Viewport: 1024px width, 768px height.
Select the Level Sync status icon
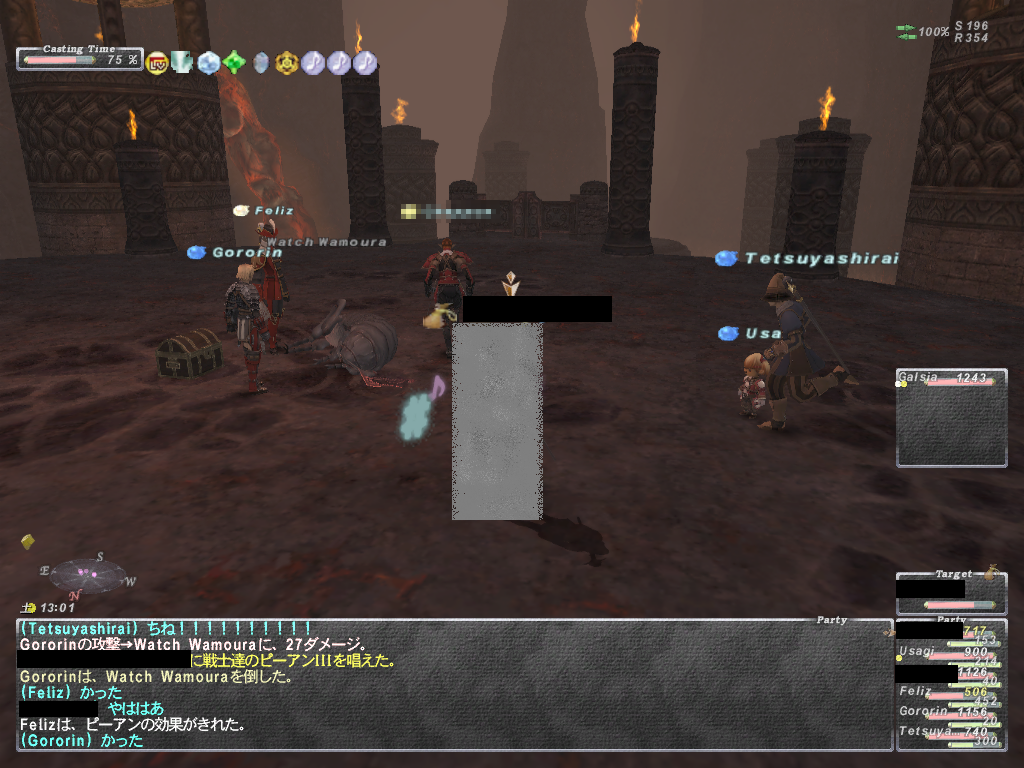tap(157, 63)
